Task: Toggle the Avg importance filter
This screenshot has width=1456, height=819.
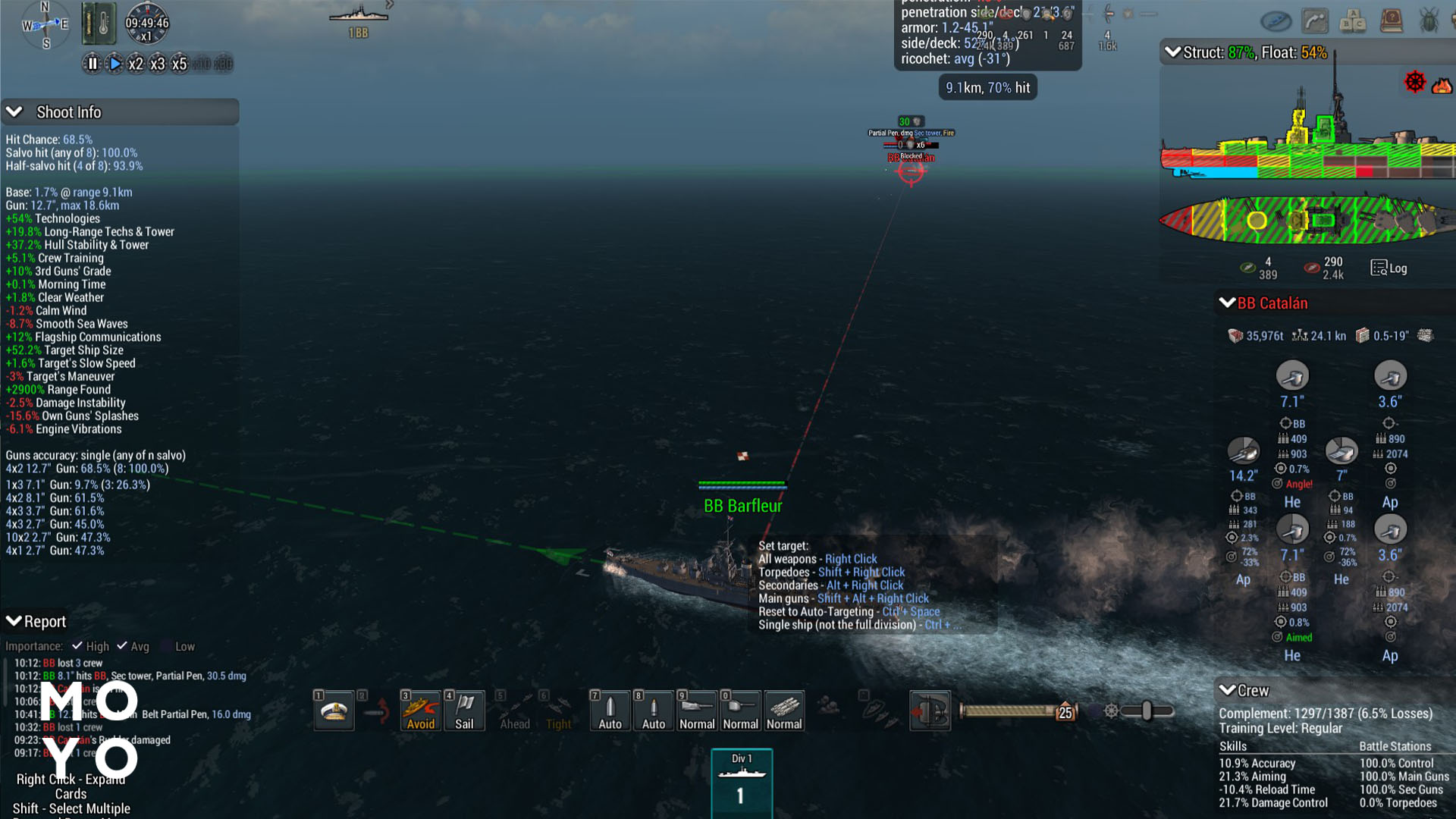Action: 122,646
